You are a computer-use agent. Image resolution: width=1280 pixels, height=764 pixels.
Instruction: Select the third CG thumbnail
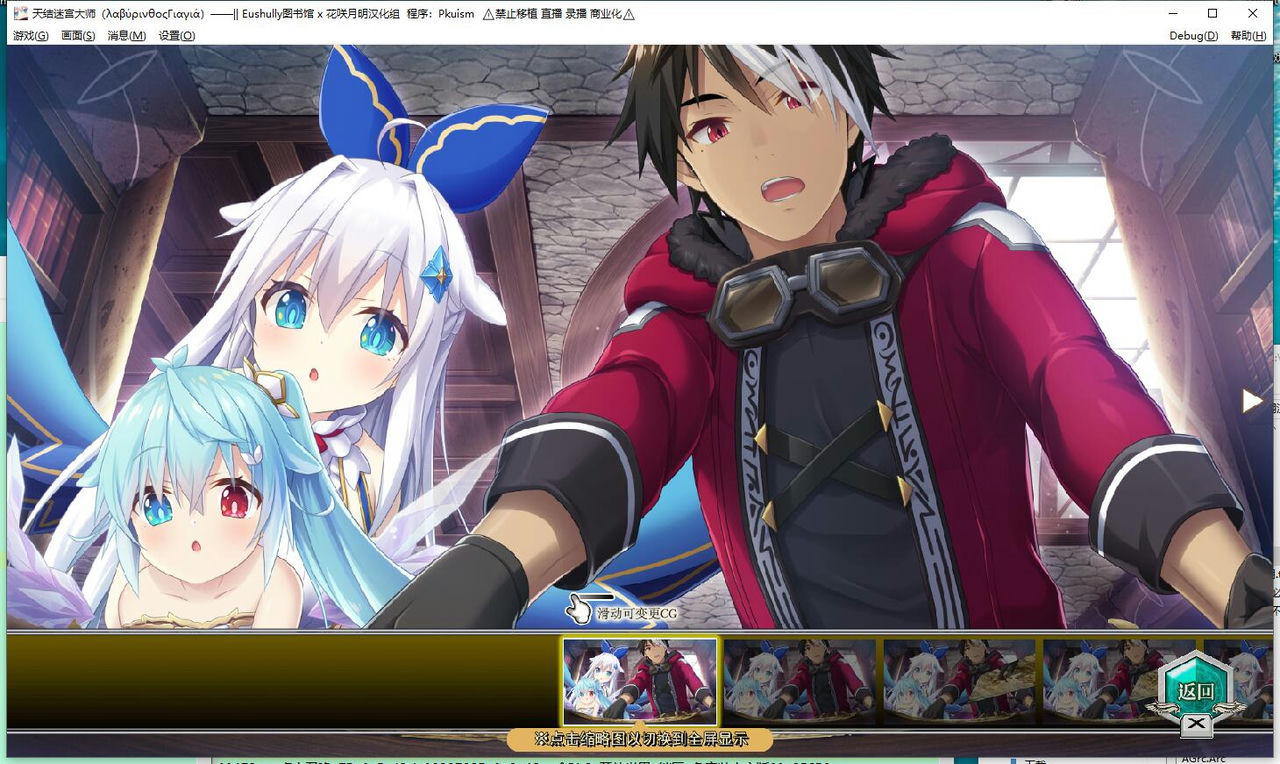959,682
